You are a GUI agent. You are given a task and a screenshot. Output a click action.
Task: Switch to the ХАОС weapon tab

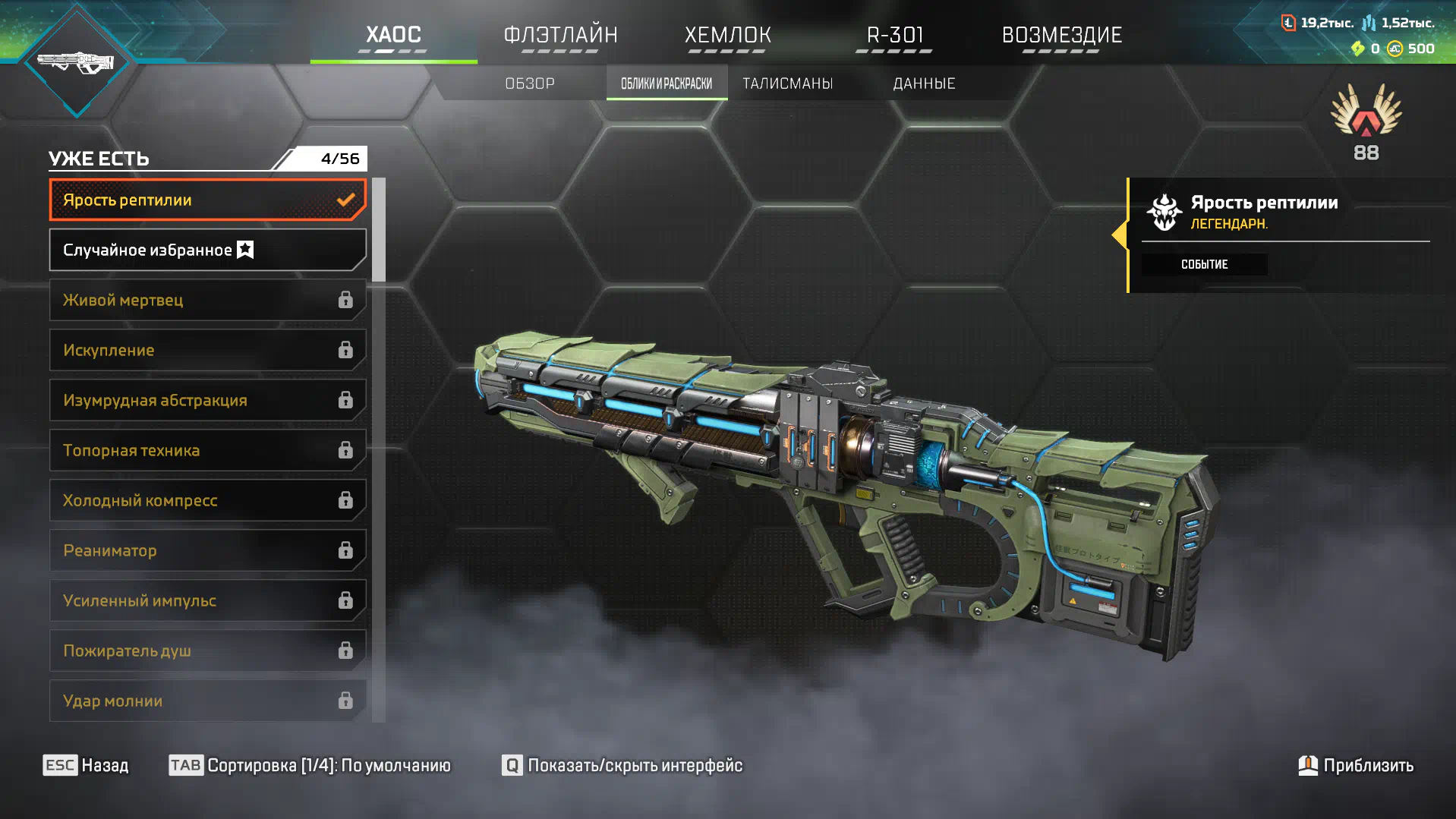click(393, 35)
